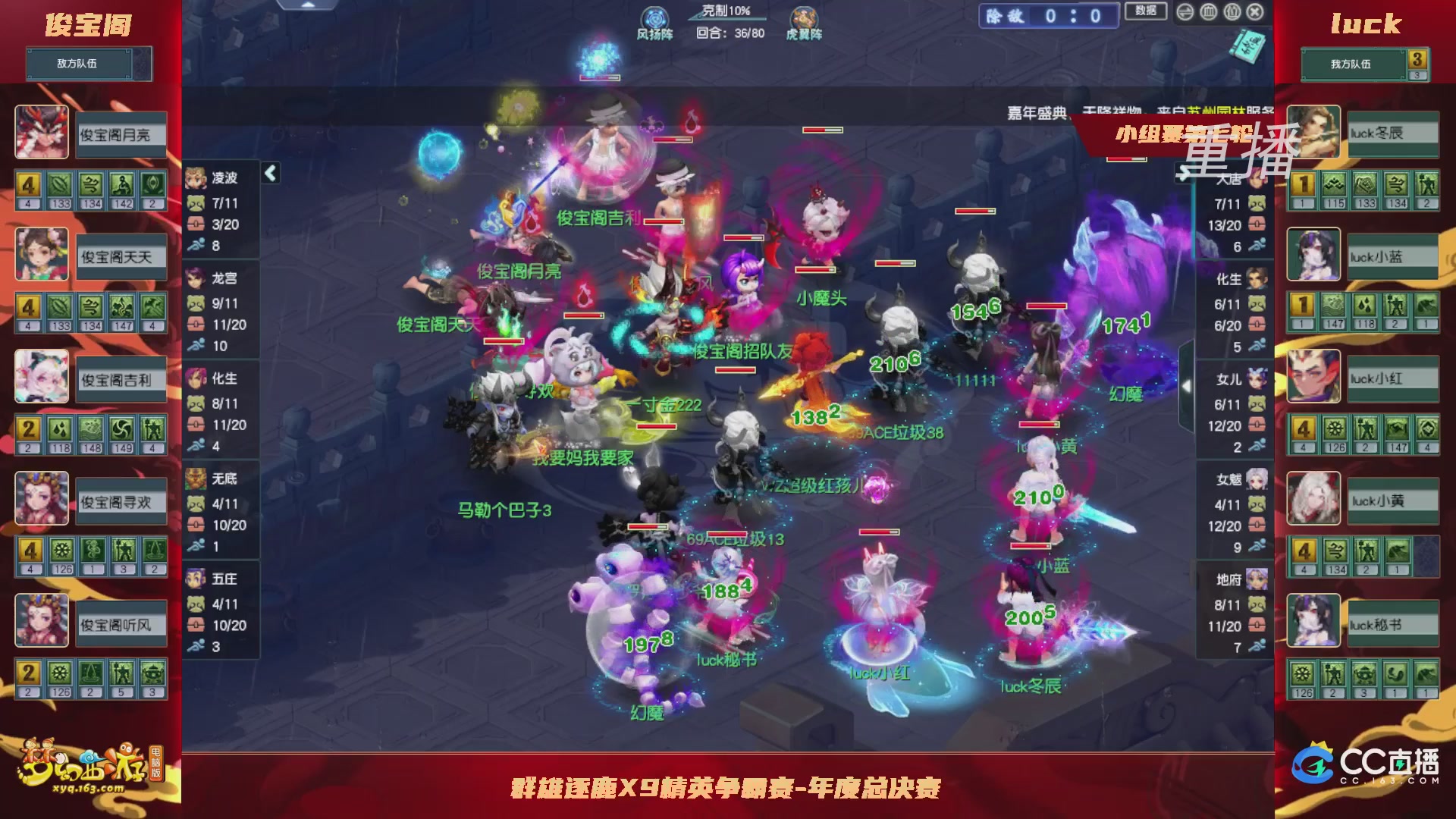Click the pillar-shaped round icon in top toolbar
Viewport: 1456px width, 819px height.
(x=1207, y=12)
